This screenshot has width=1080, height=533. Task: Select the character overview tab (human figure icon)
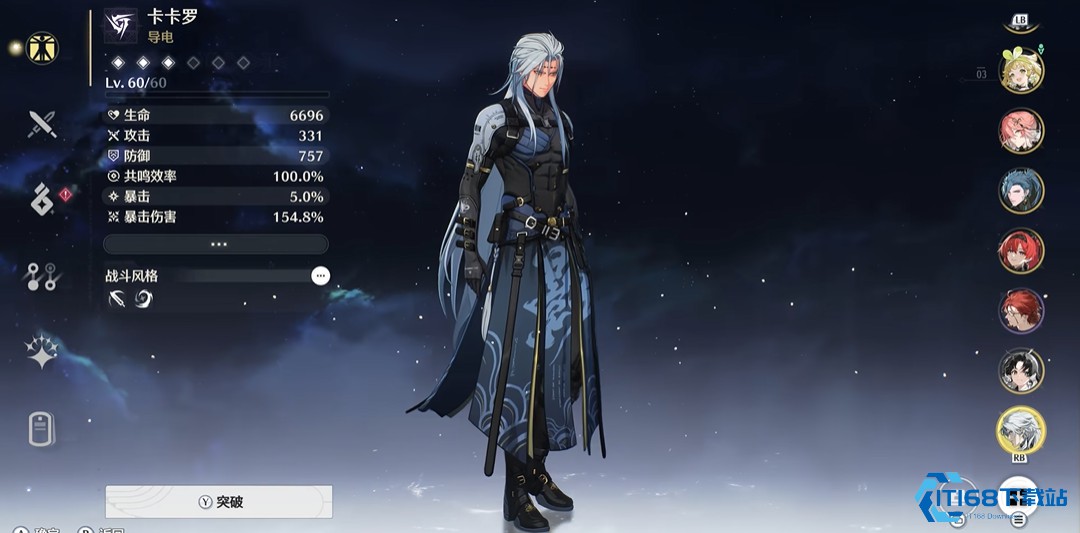point(42,48)
